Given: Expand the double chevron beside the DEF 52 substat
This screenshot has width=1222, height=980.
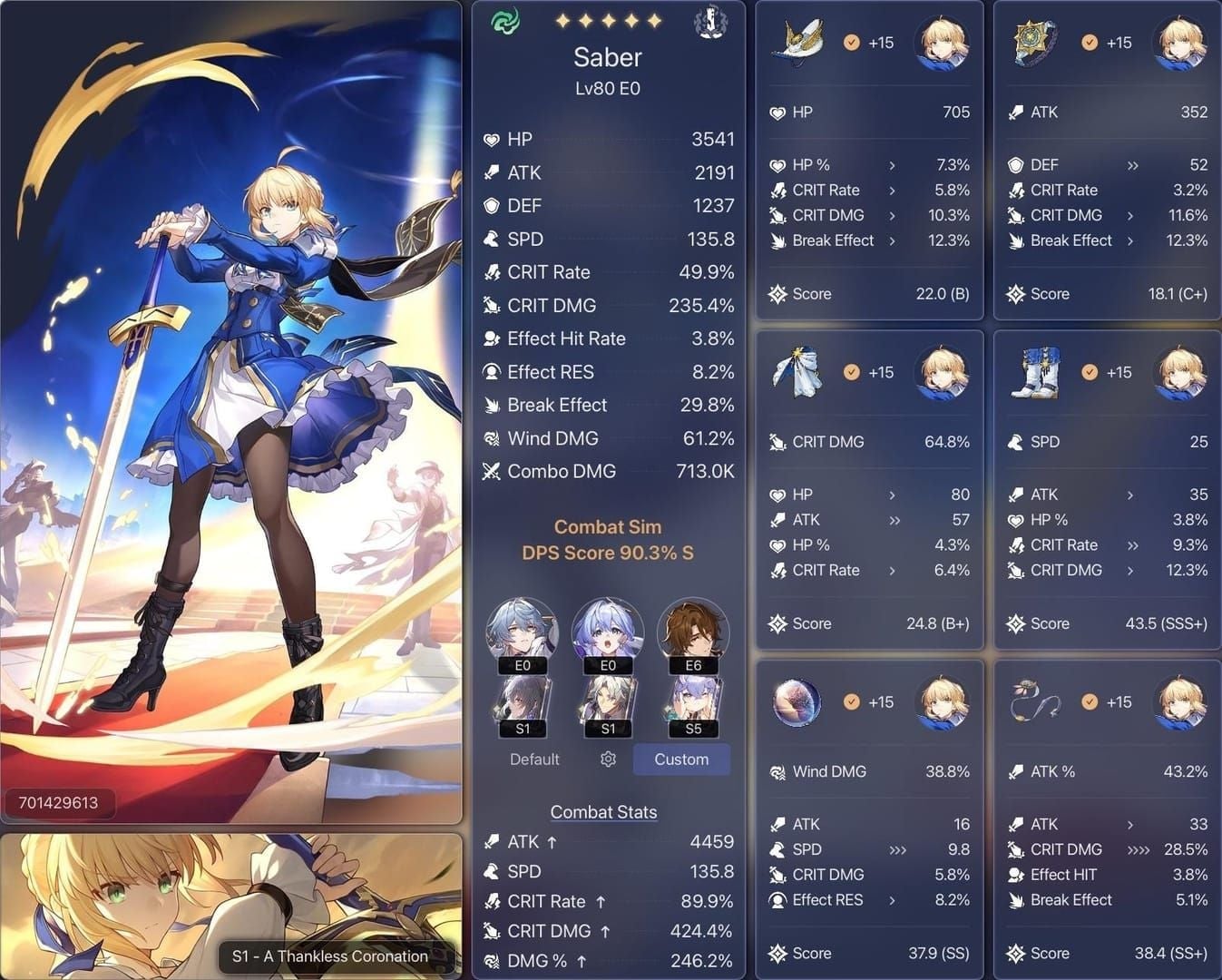Looking at the screenshot, I should tap(1130, 164).
